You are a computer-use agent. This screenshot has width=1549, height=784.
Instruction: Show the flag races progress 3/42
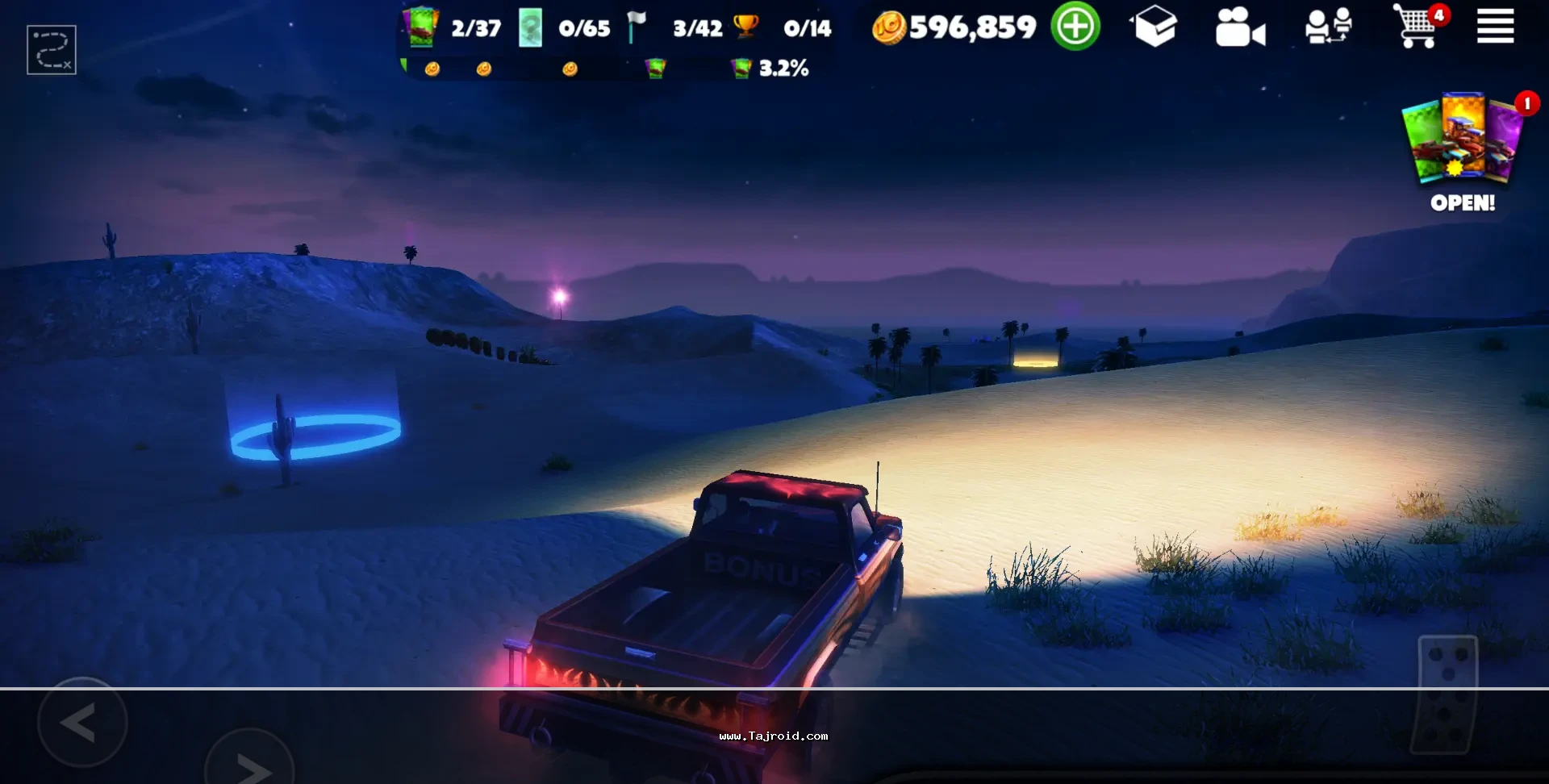pos(674,28)
